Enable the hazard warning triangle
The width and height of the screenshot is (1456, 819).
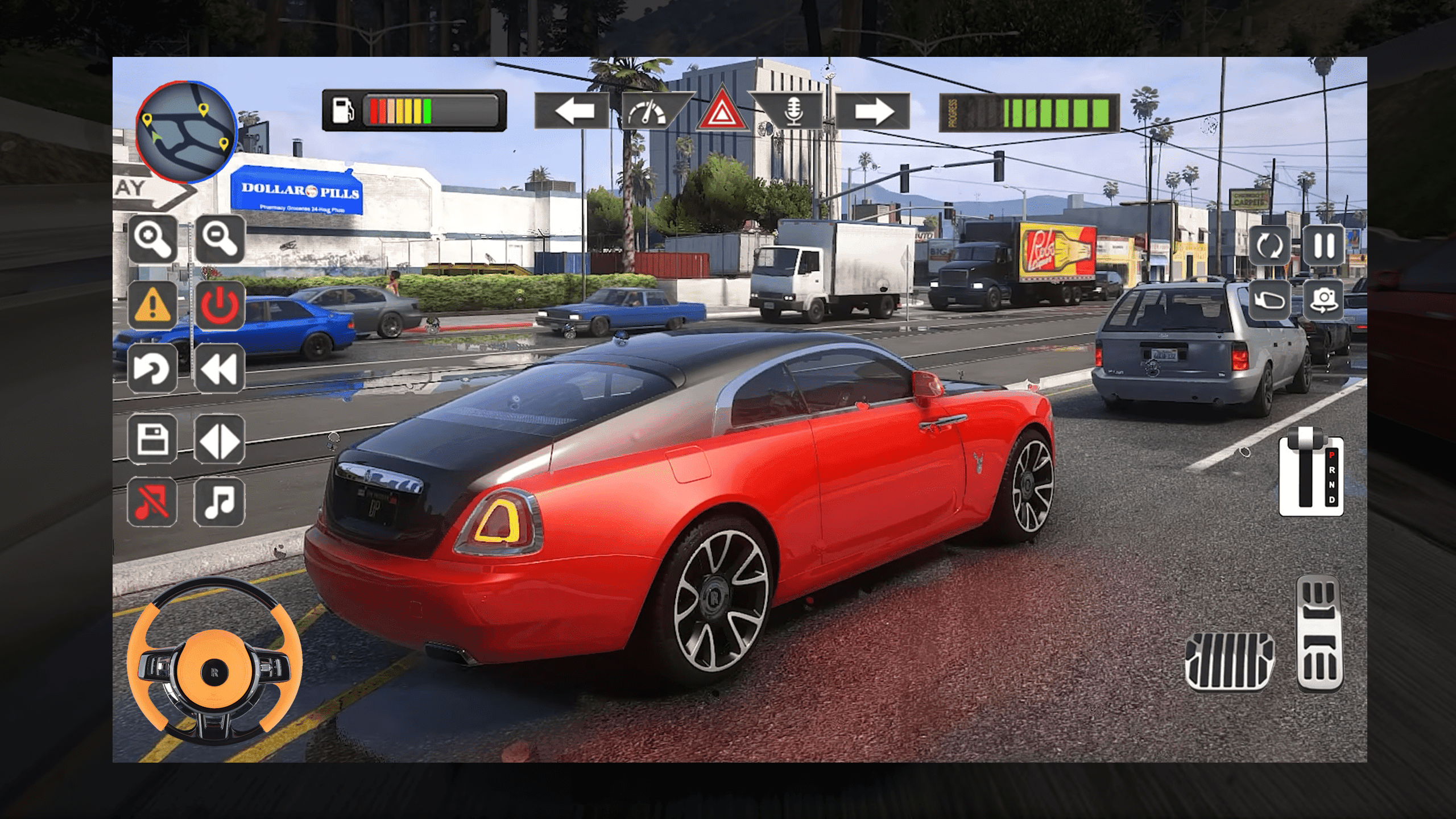coord(719,111)
